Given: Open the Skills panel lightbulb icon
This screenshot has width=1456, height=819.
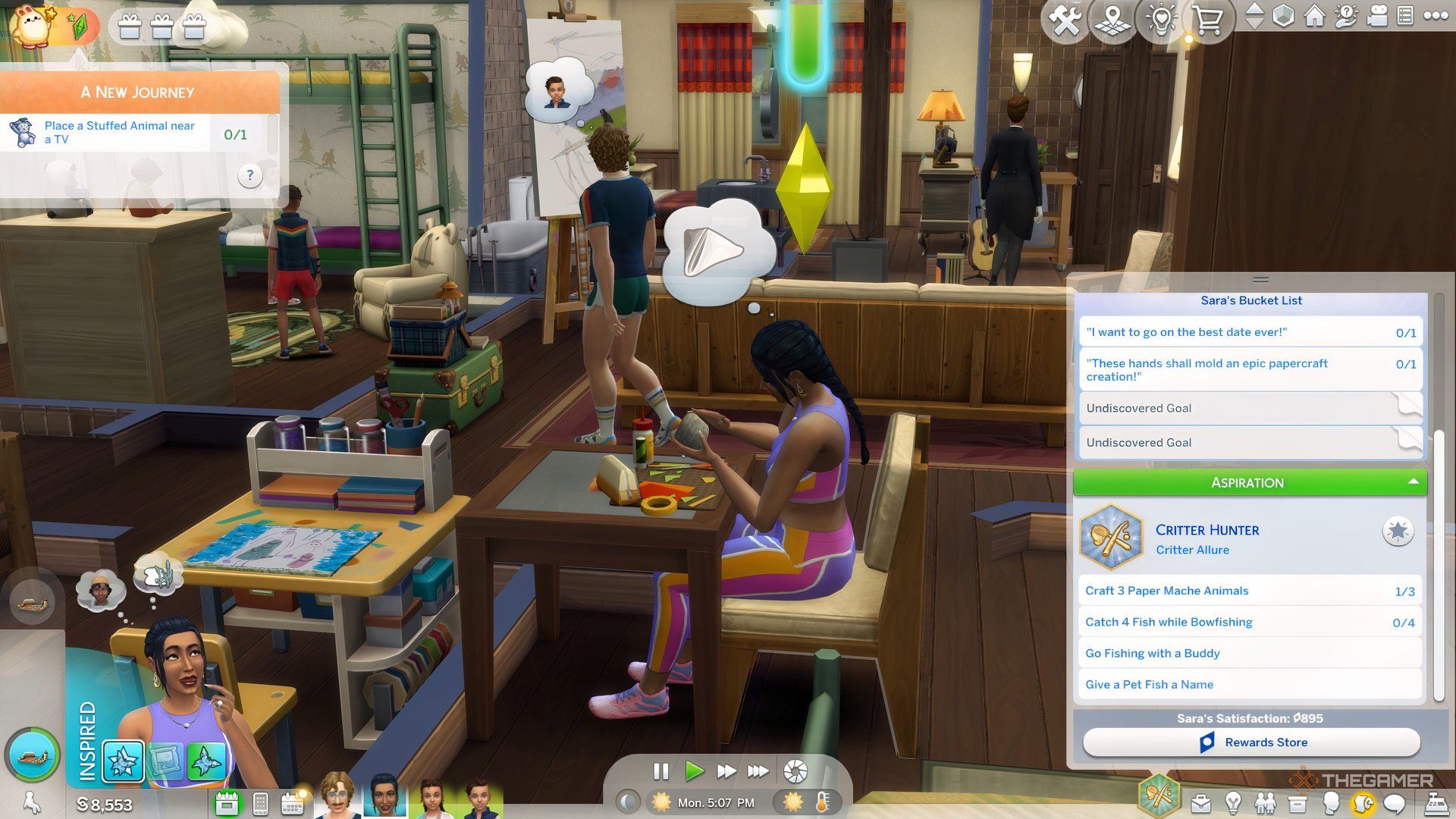Looking at the screenshot, I should point(1233,802).
